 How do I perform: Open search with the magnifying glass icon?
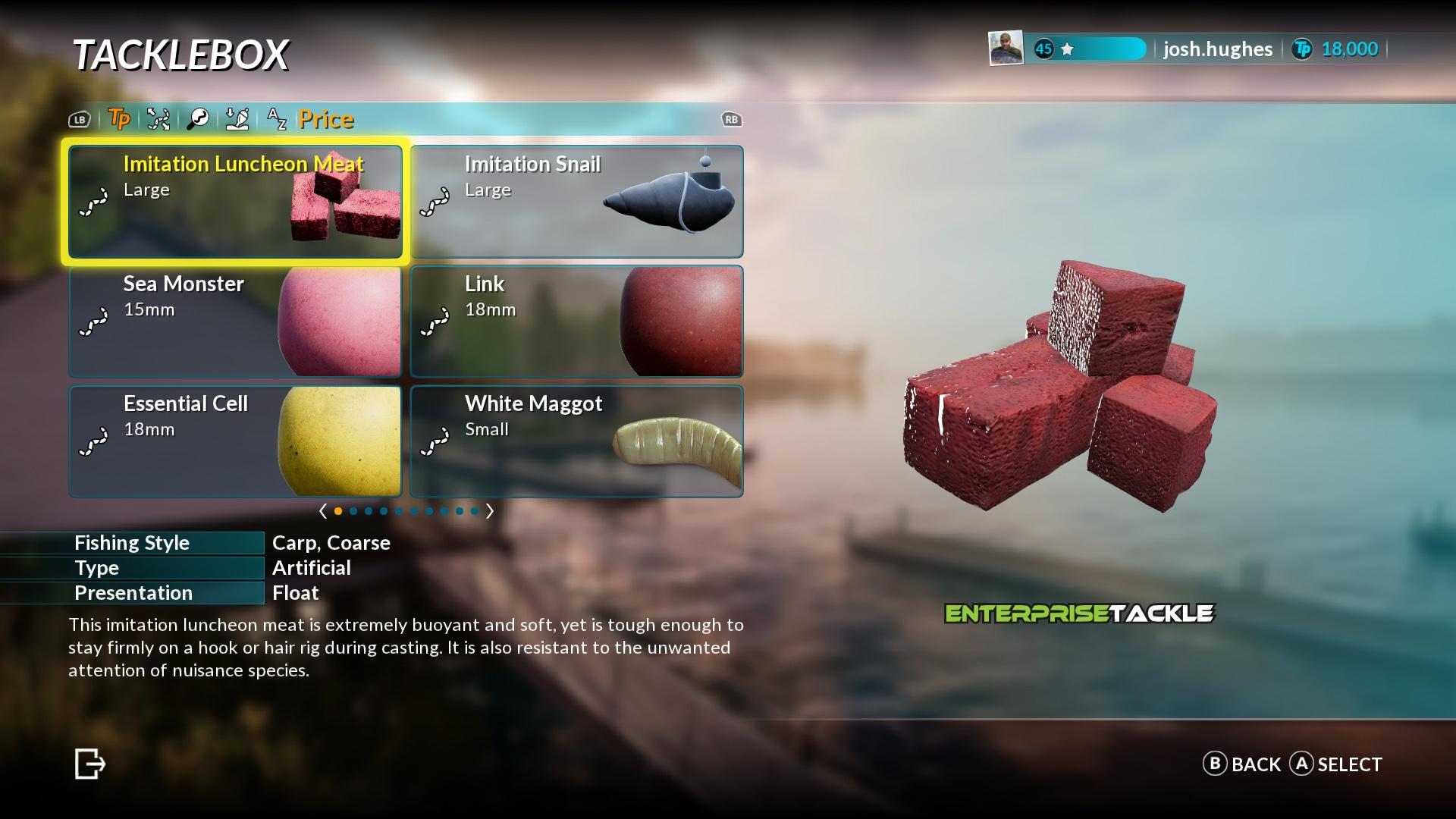point(198,119)
